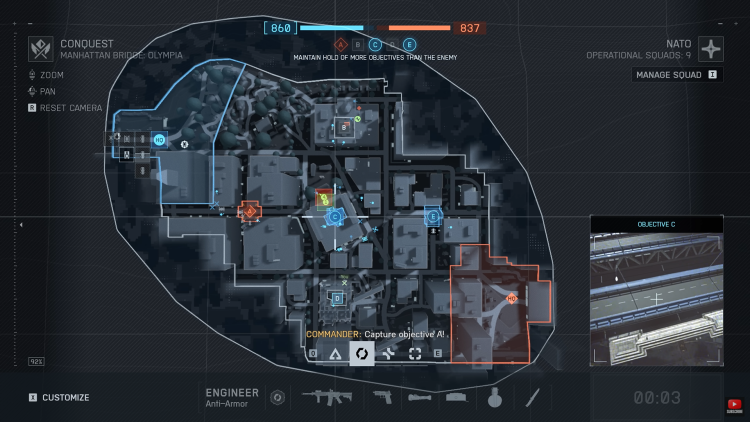Choose objective E as spawn point
Viewport: 750px width, 422px height.
click(433, 216)
